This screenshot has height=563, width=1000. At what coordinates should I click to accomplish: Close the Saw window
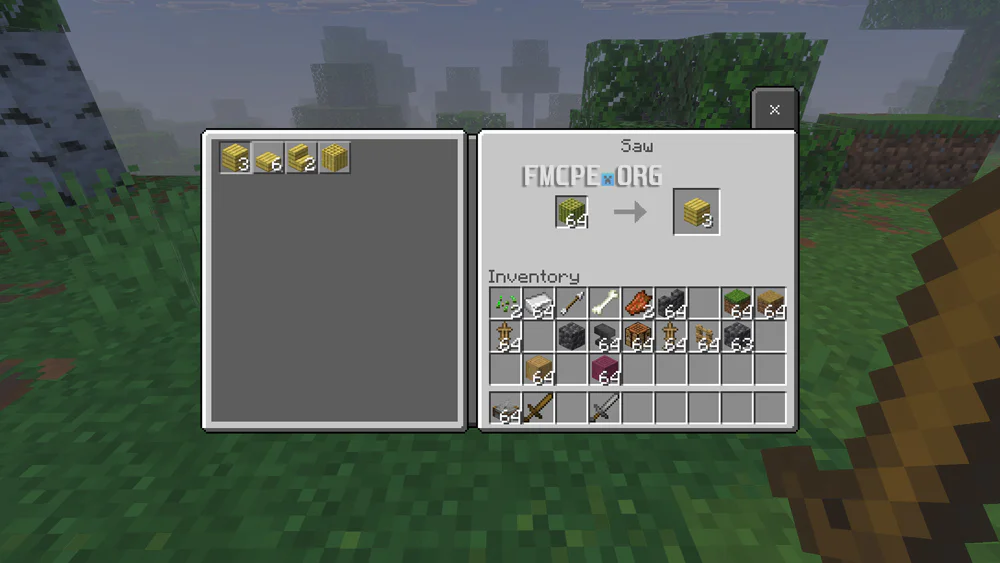pyautogui.click(x=774, y=110)
